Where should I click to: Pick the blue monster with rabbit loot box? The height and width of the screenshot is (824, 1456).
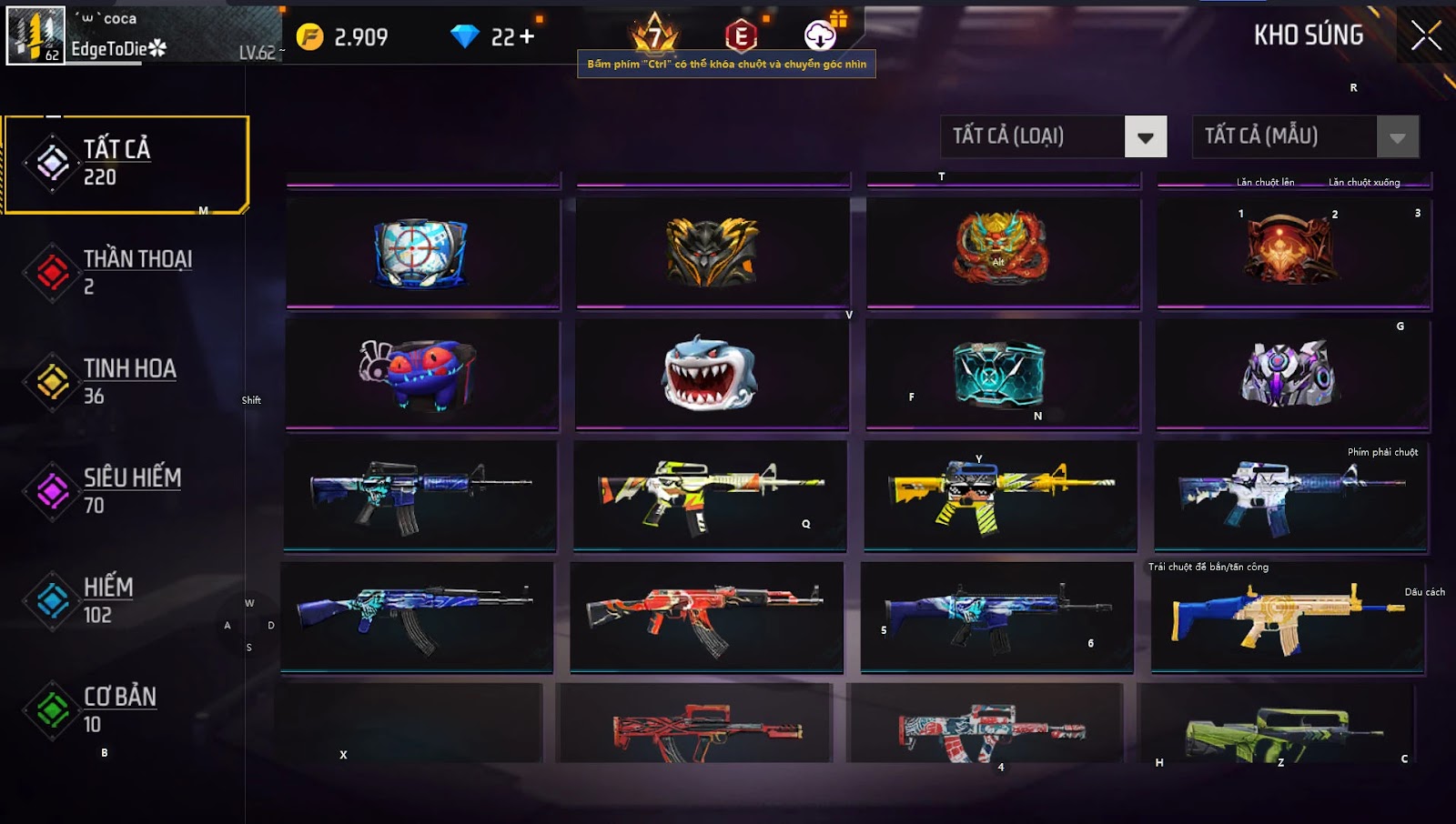[419, 373]
